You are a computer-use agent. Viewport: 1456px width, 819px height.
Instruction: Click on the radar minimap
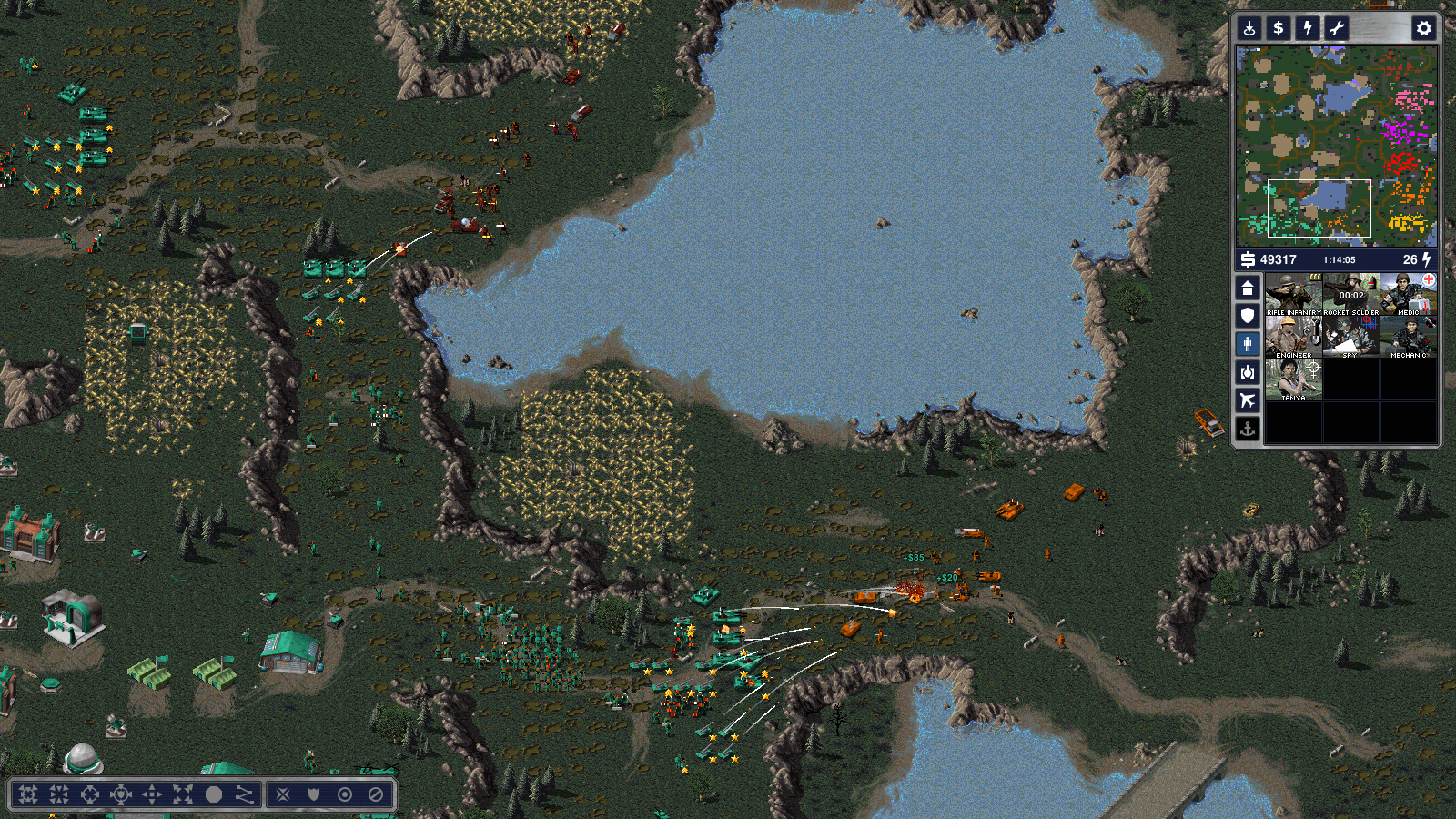click(1336, 146)
